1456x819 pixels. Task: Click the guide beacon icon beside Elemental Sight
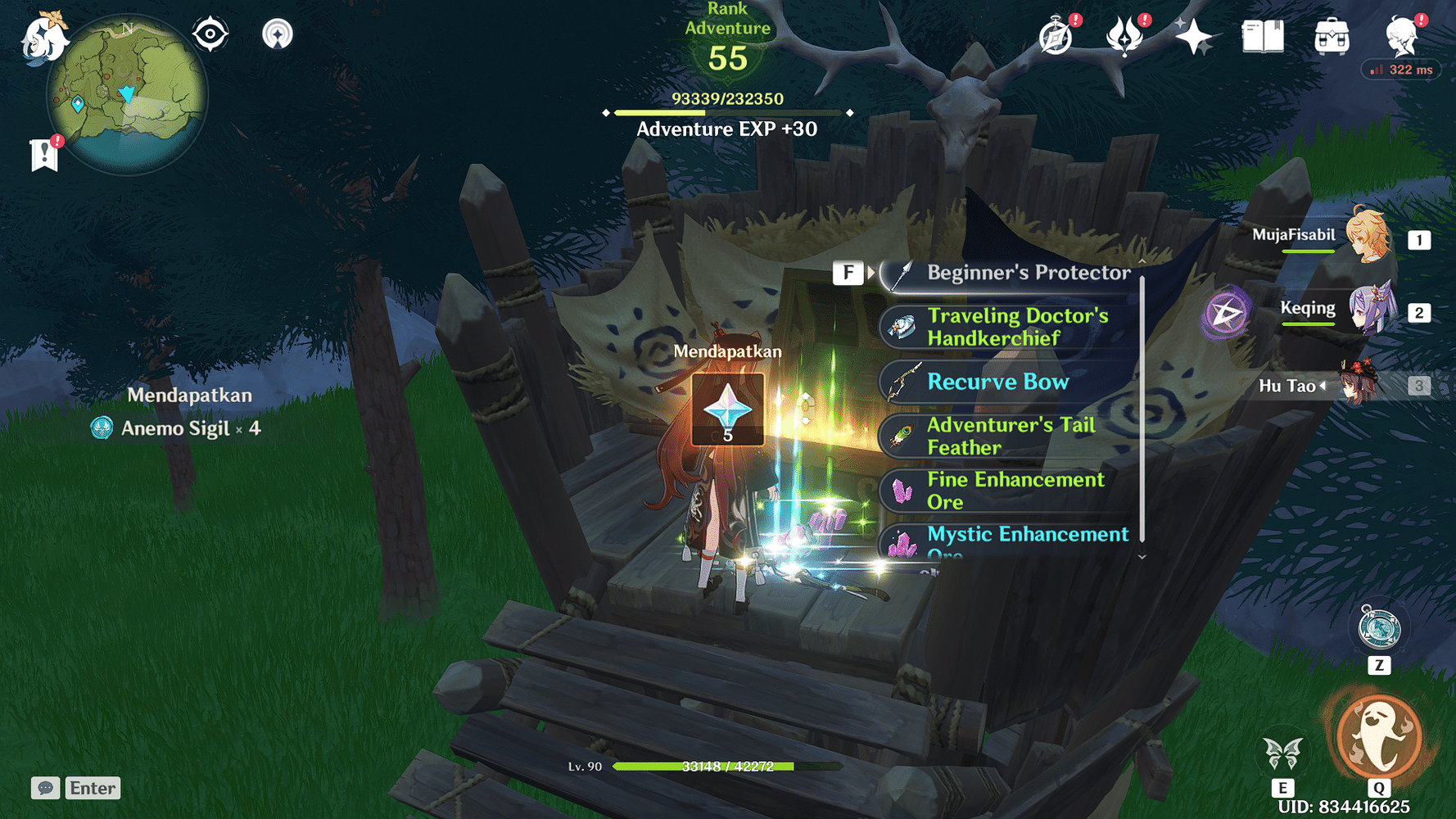point(278,34)
